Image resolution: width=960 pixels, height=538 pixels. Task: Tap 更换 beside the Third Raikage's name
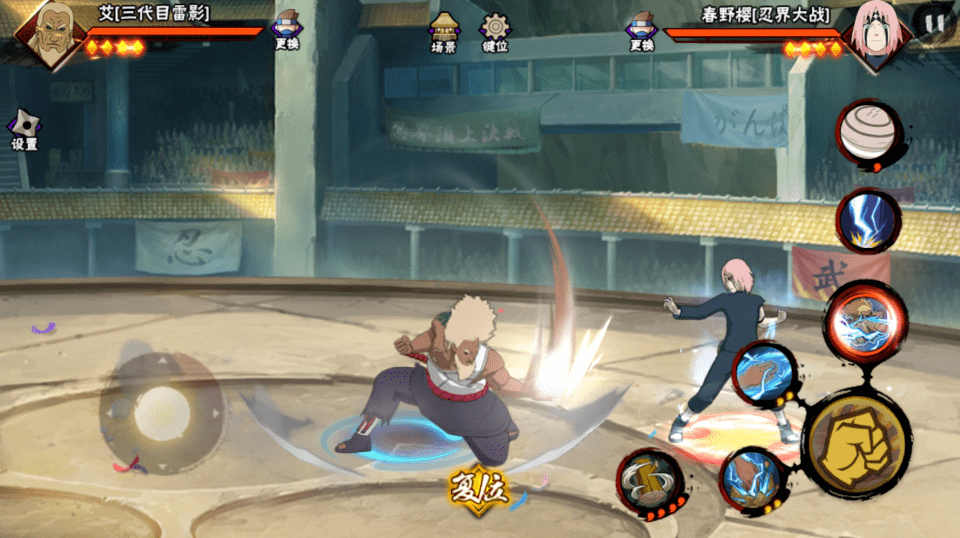[286, 30]
